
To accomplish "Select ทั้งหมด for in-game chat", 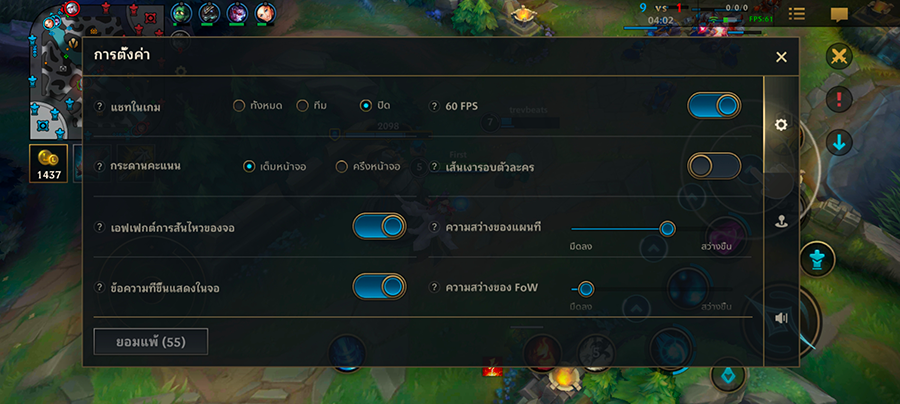I will click(x=239, y=106).
